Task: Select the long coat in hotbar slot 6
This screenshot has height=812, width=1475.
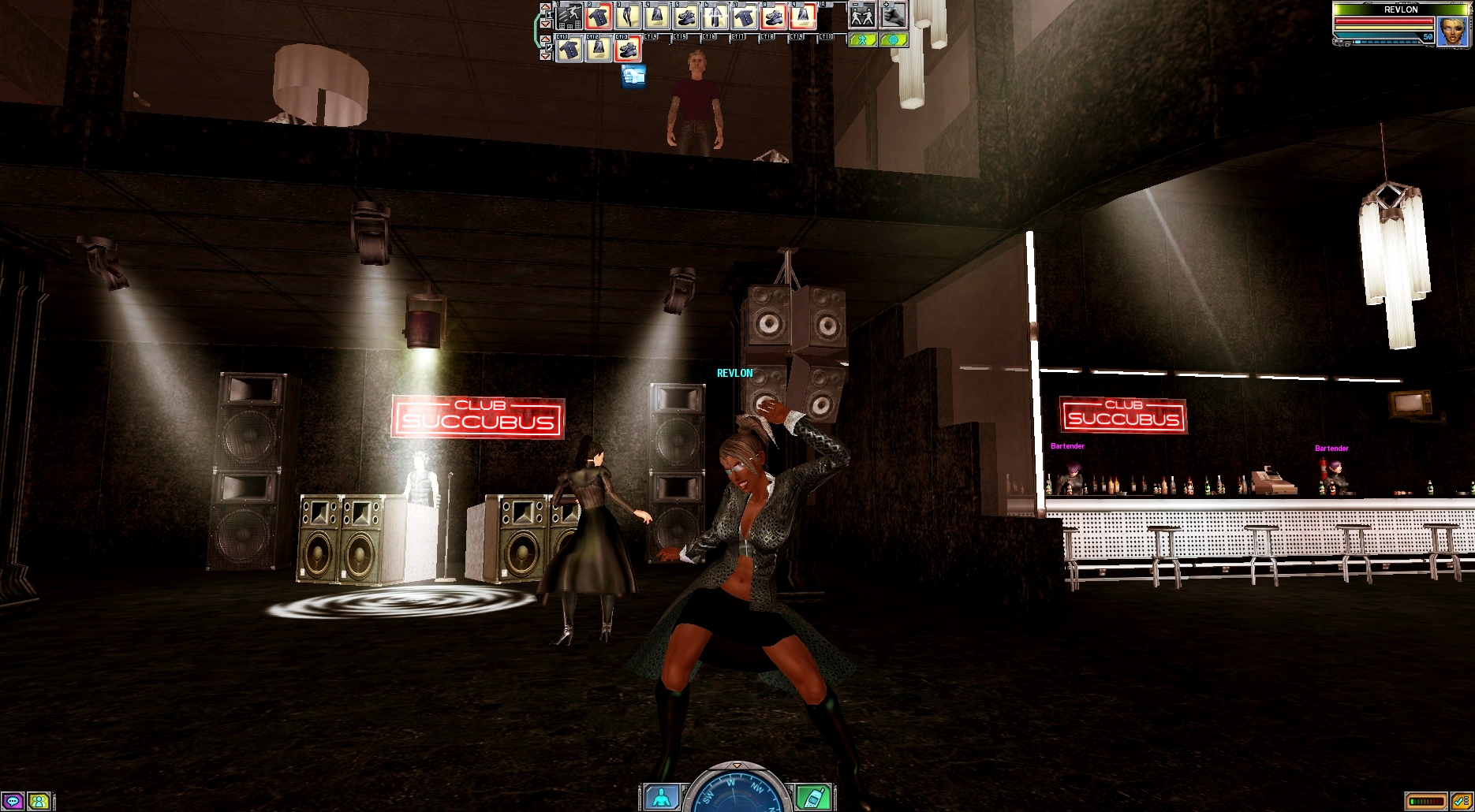Action: (x=715, y=16)
